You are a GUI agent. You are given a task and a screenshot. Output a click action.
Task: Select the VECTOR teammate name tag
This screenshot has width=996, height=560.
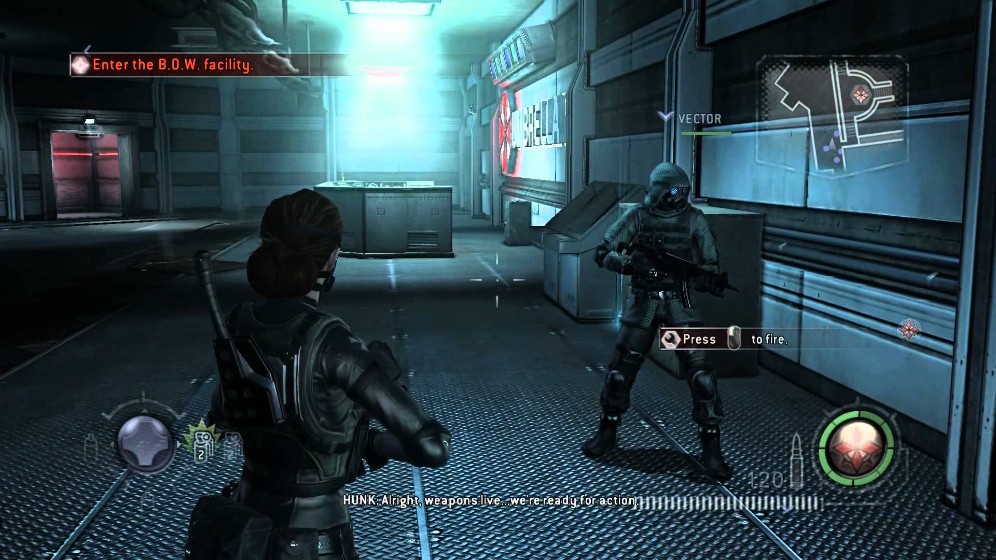(x=699, y=118)
